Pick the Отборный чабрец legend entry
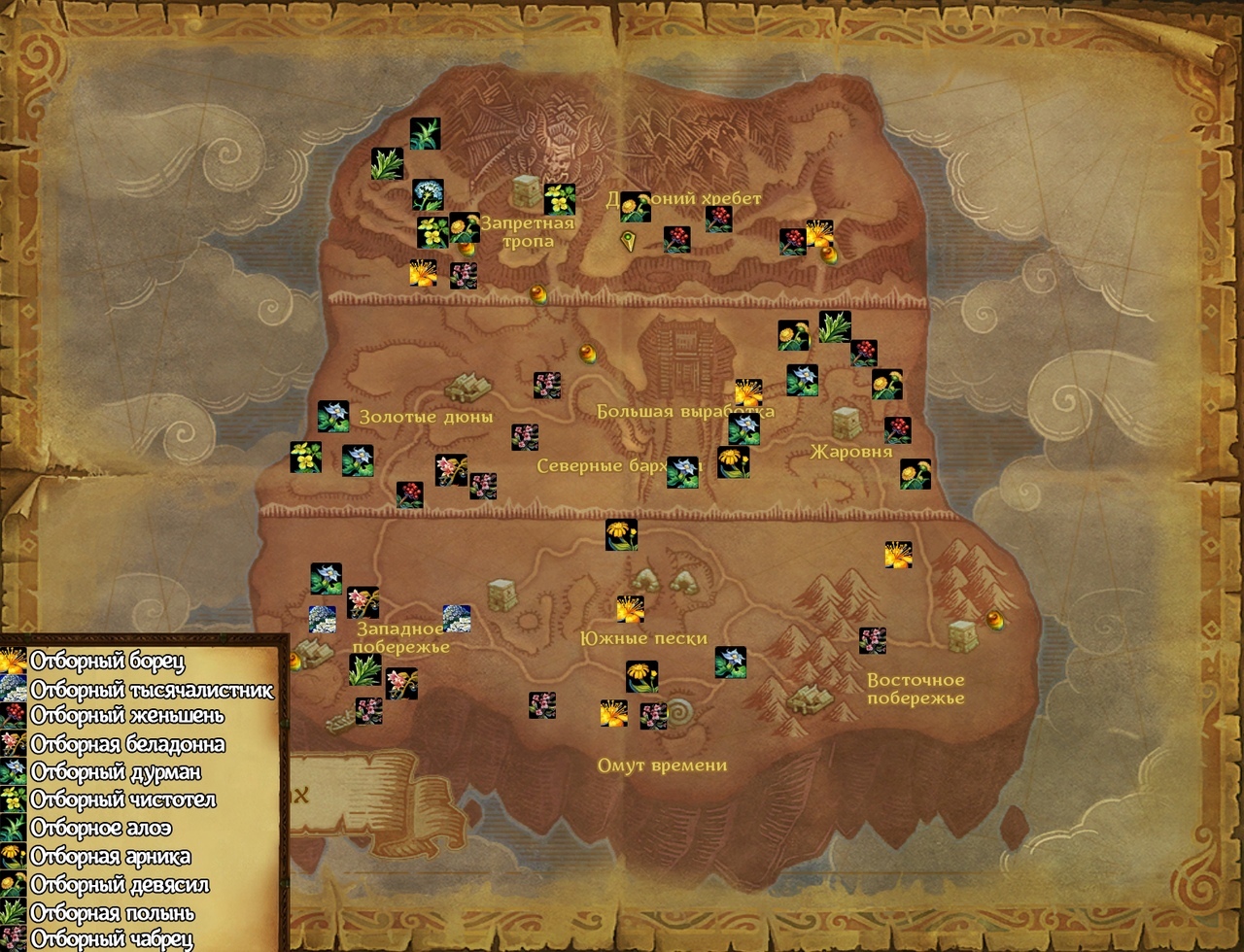 tap(112, 939)
